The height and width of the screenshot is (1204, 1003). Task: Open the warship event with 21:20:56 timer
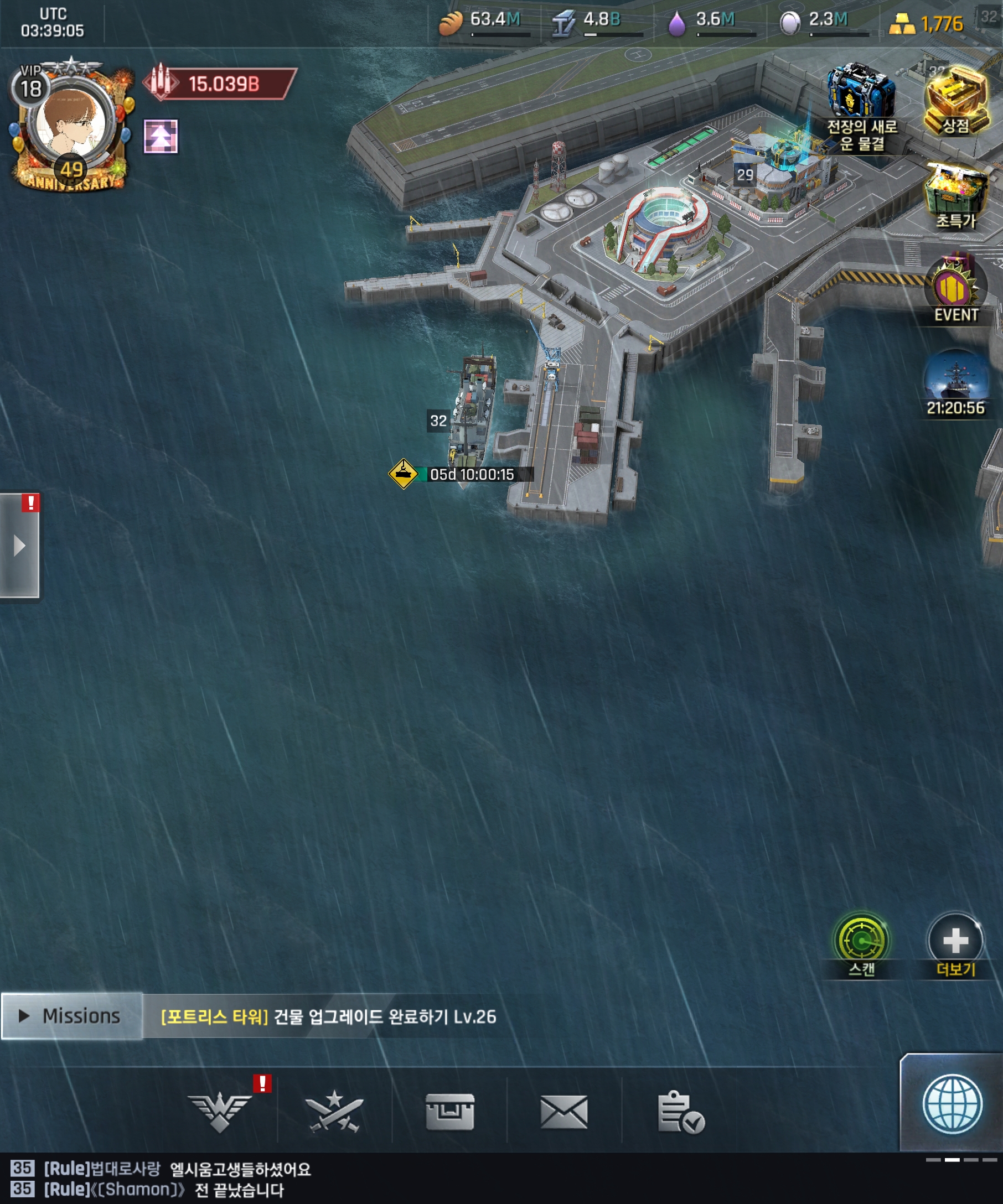point(955,381)
